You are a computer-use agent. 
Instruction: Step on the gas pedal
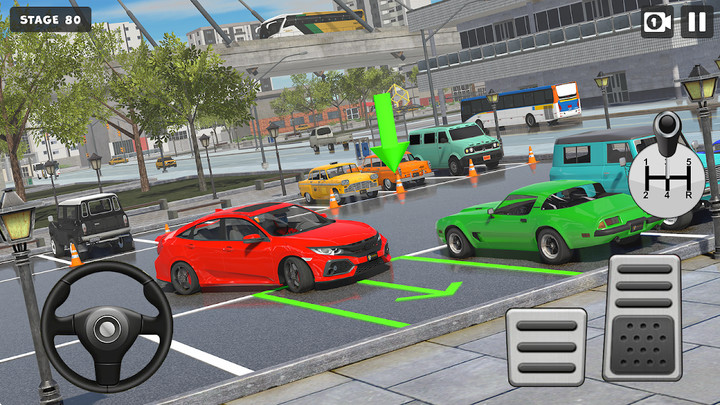click(x=642, y=316)
